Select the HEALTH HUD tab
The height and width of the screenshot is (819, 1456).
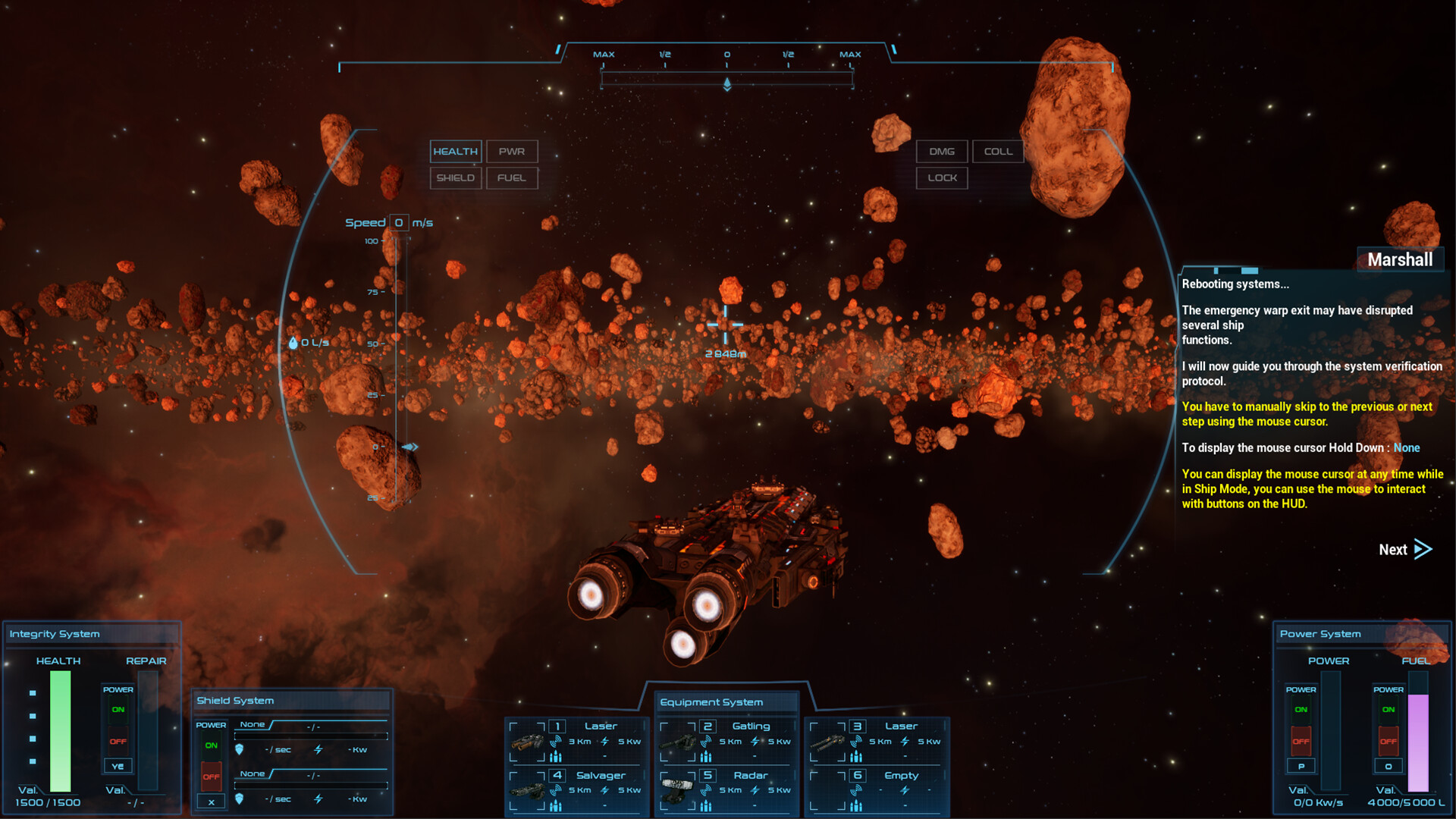pyautogui.click(x=455, y=151)
